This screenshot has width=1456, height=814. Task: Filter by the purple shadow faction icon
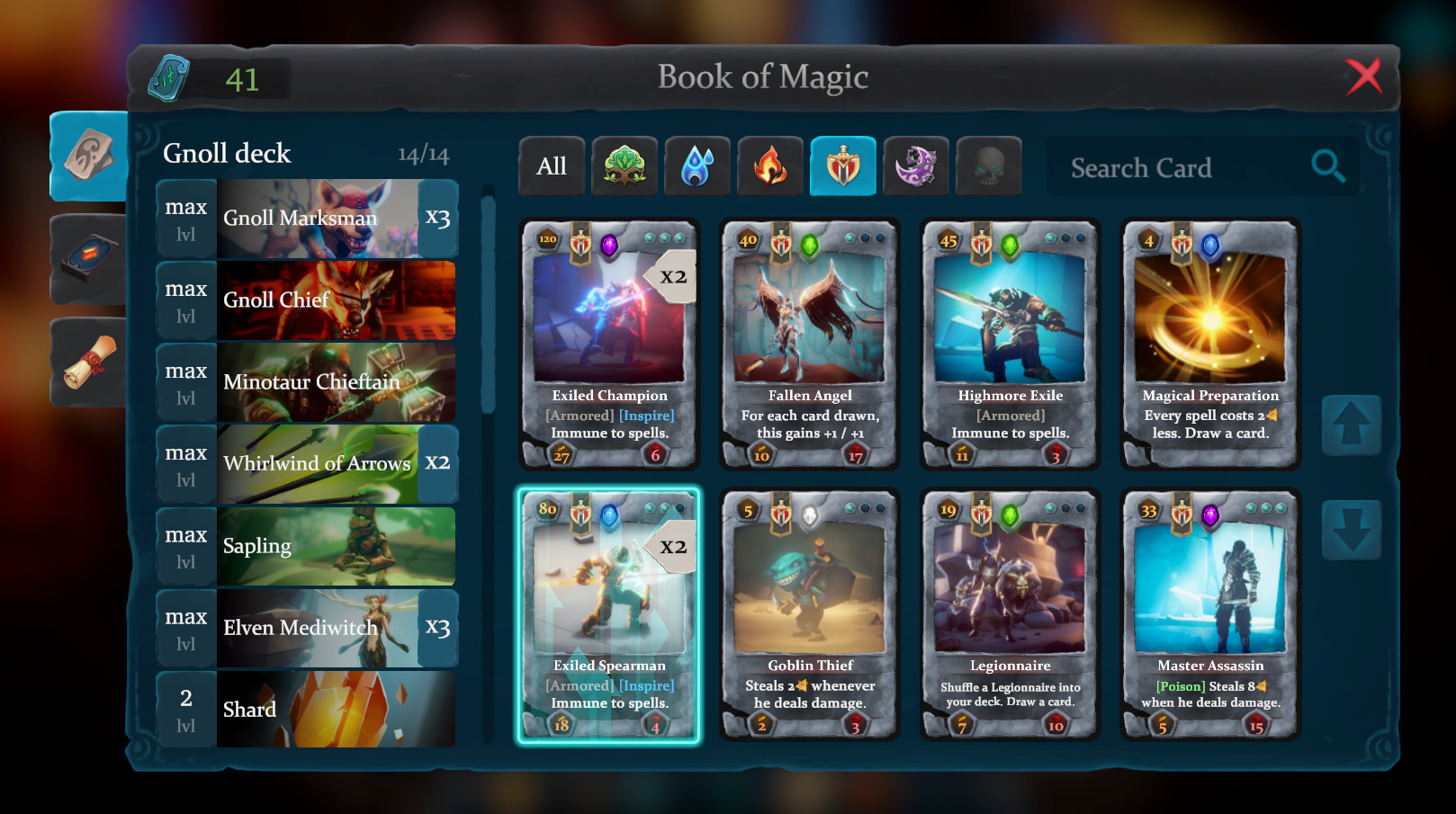click(x=916, y=165)
